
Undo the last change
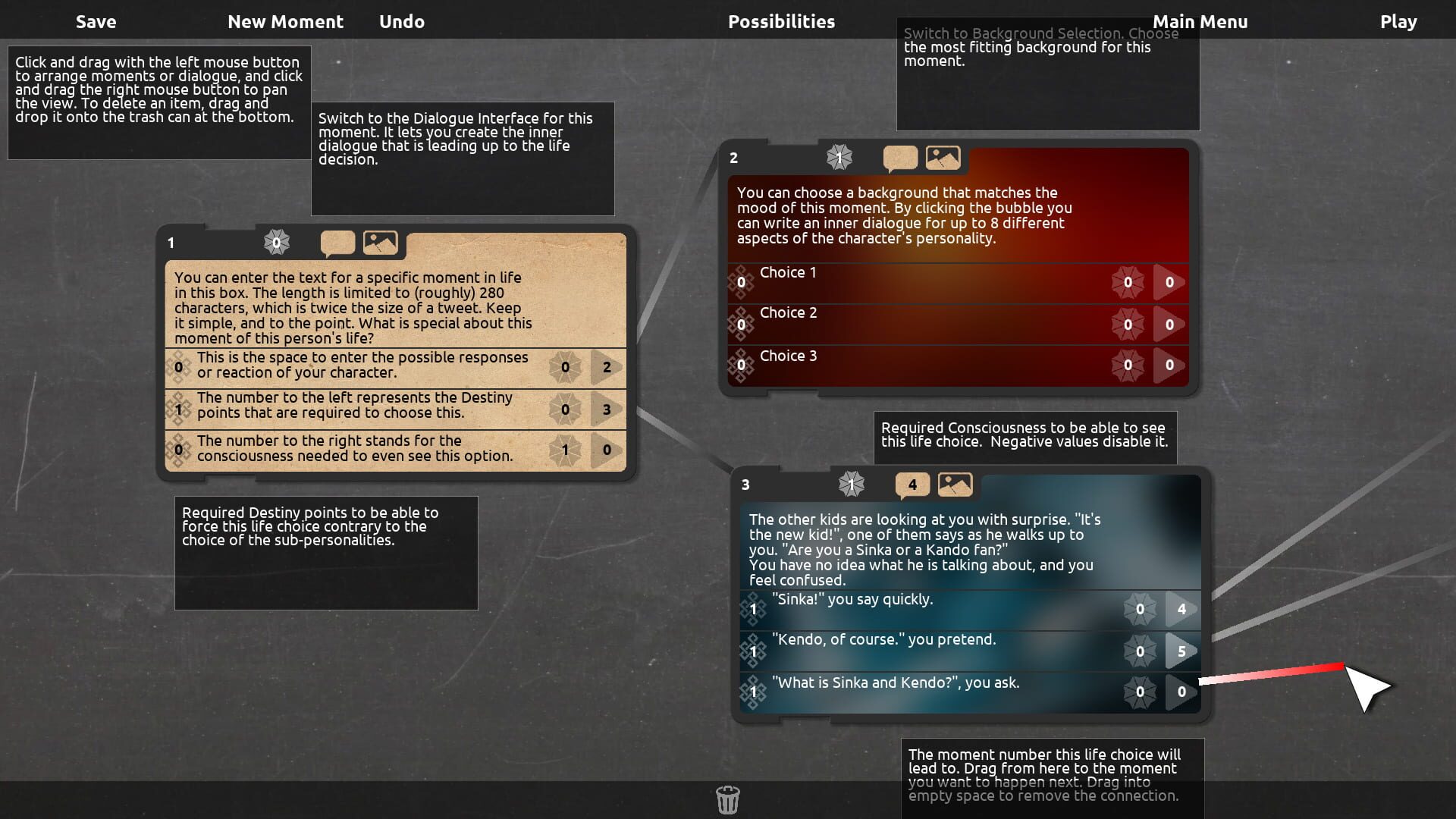click(x=401, y=21)
